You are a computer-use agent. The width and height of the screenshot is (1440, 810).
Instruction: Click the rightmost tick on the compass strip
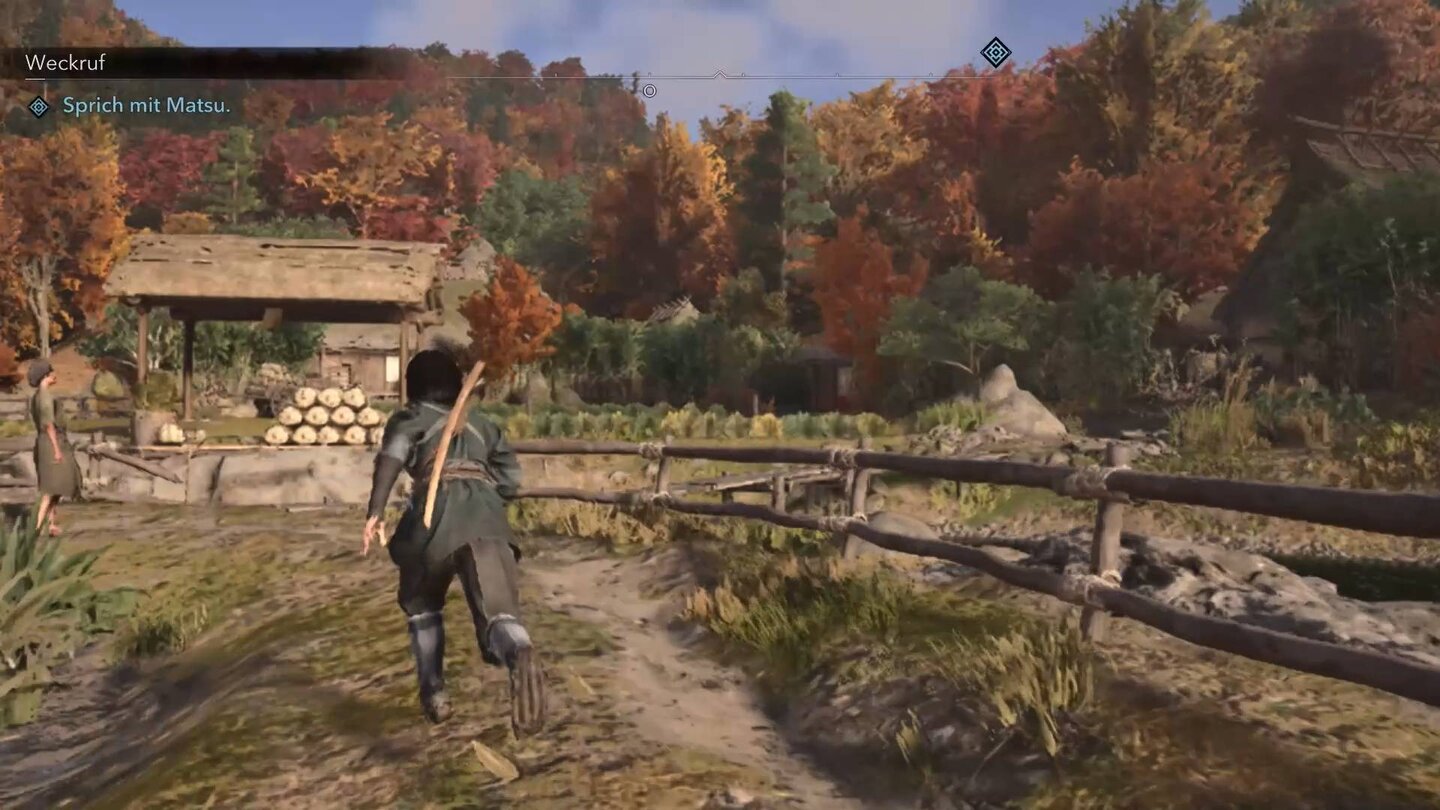click(x=930, y=74)
